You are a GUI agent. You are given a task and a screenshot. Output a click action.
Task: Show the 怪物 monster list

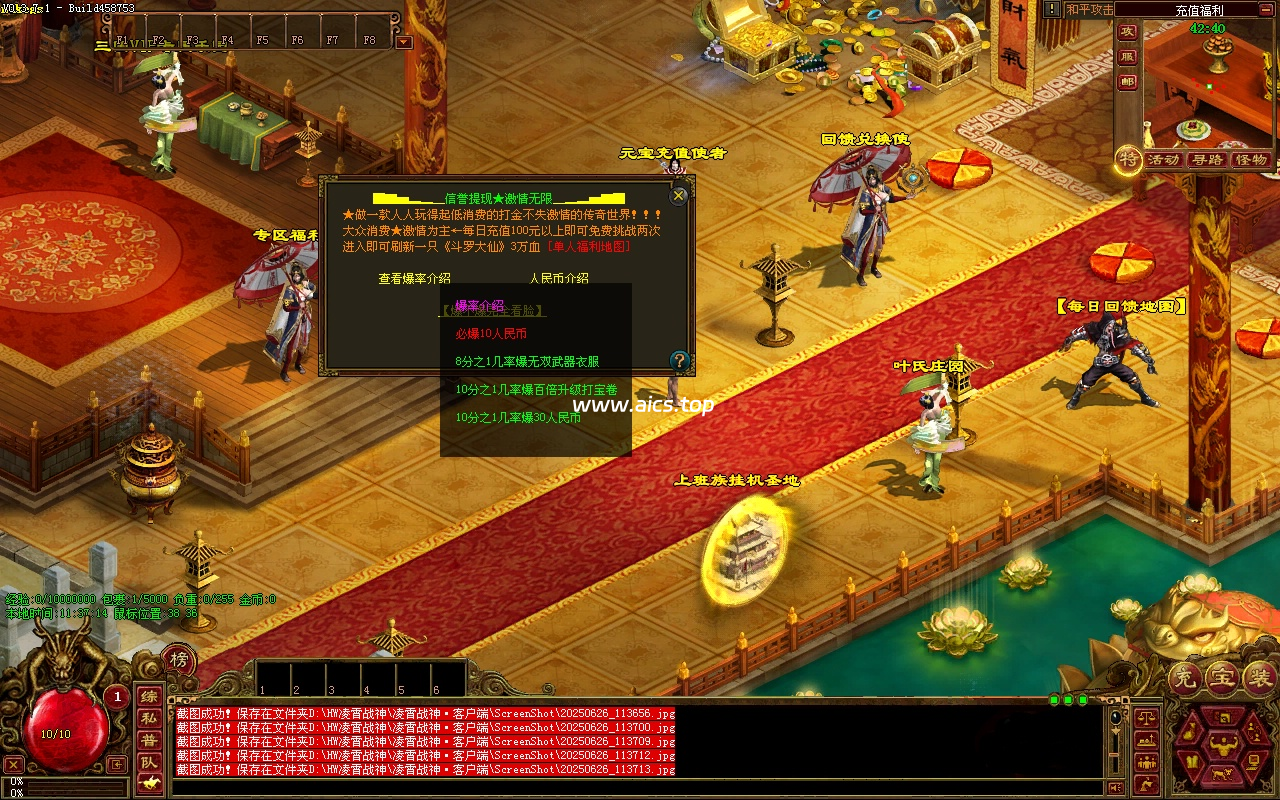point(1251,160)
